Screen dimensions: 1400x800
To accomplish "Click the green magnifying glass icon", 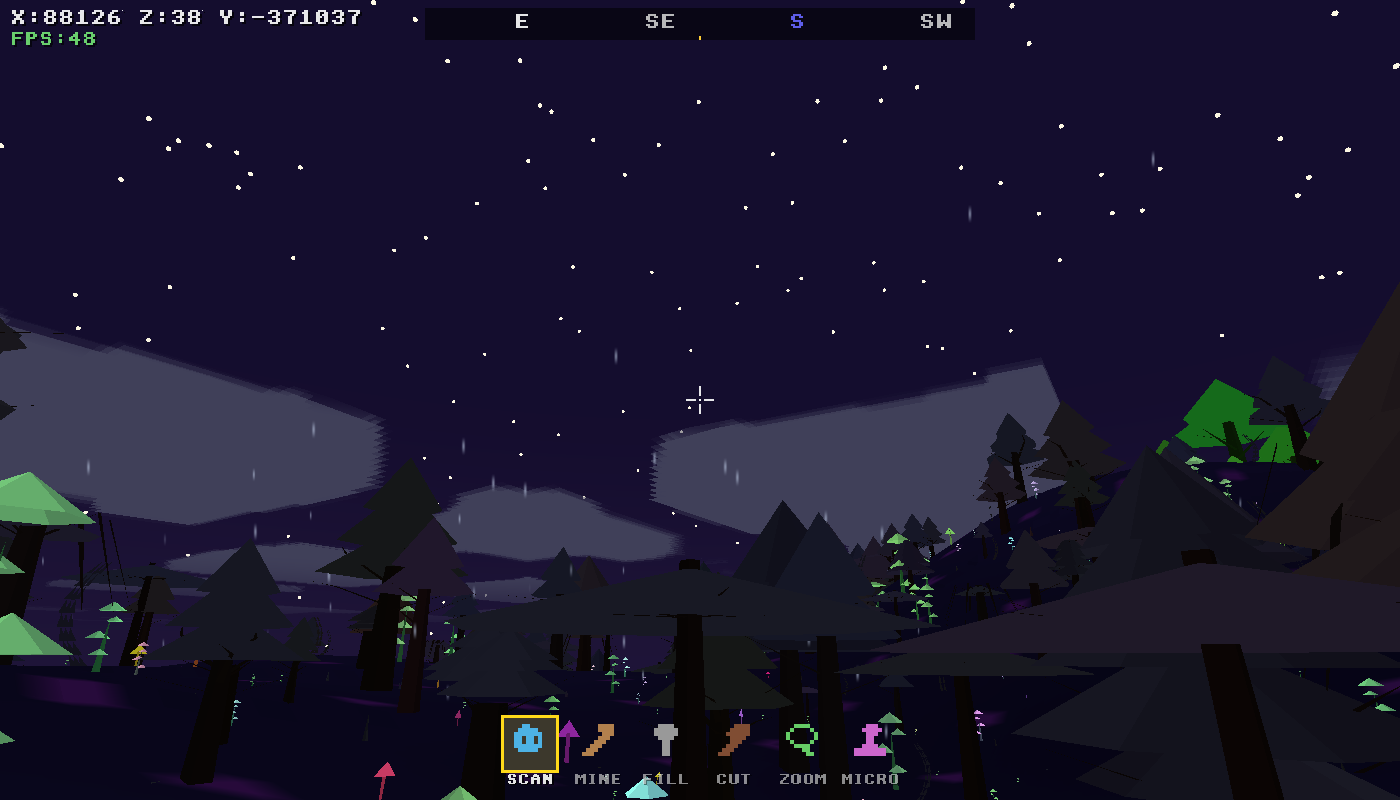I will (801, 741).
